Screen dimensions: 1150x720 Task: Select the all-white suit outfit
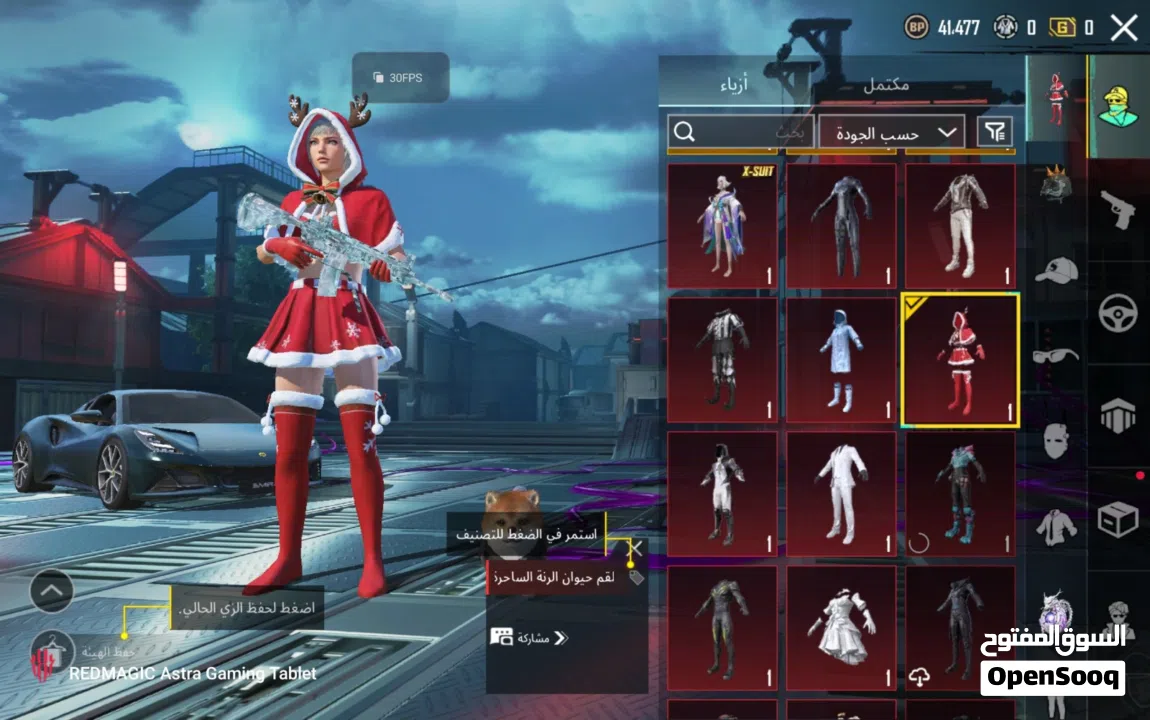click(x=841, y=494)
